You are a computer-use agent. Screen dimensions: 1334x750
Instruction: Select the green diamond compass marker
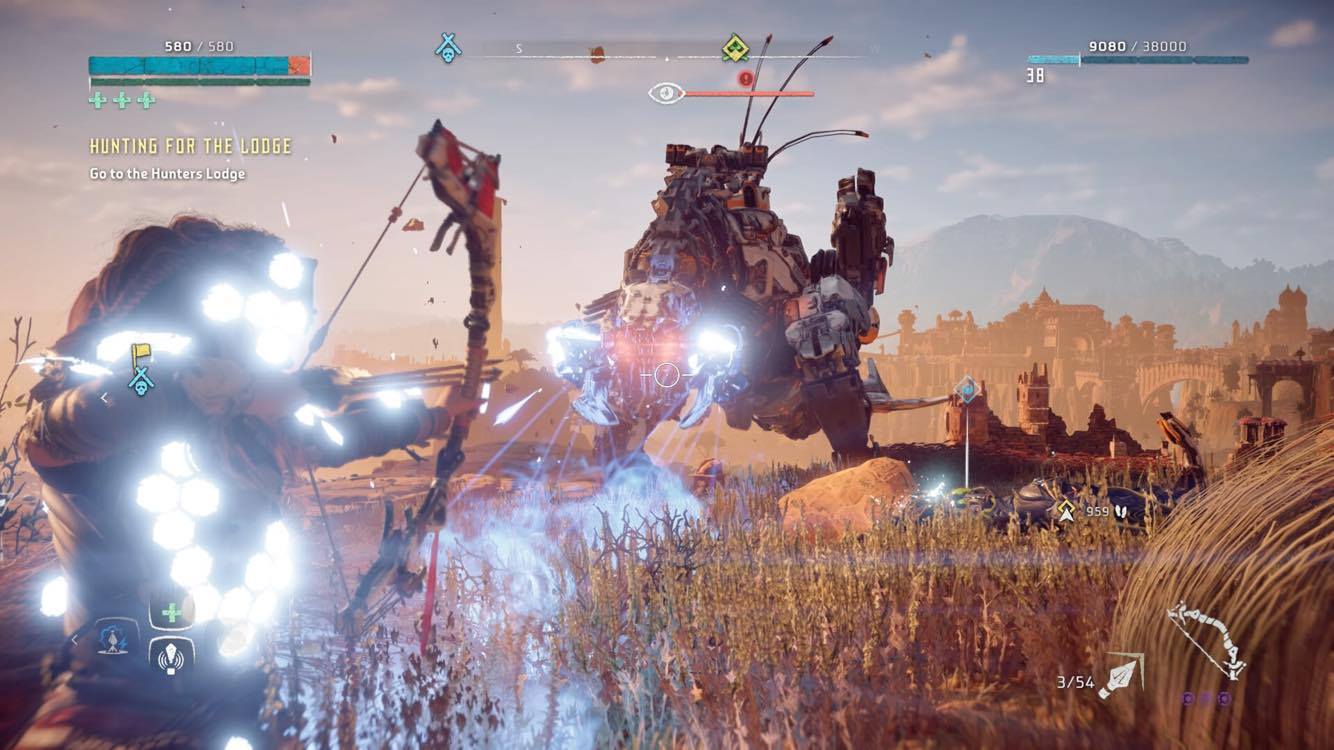(736, 47)
